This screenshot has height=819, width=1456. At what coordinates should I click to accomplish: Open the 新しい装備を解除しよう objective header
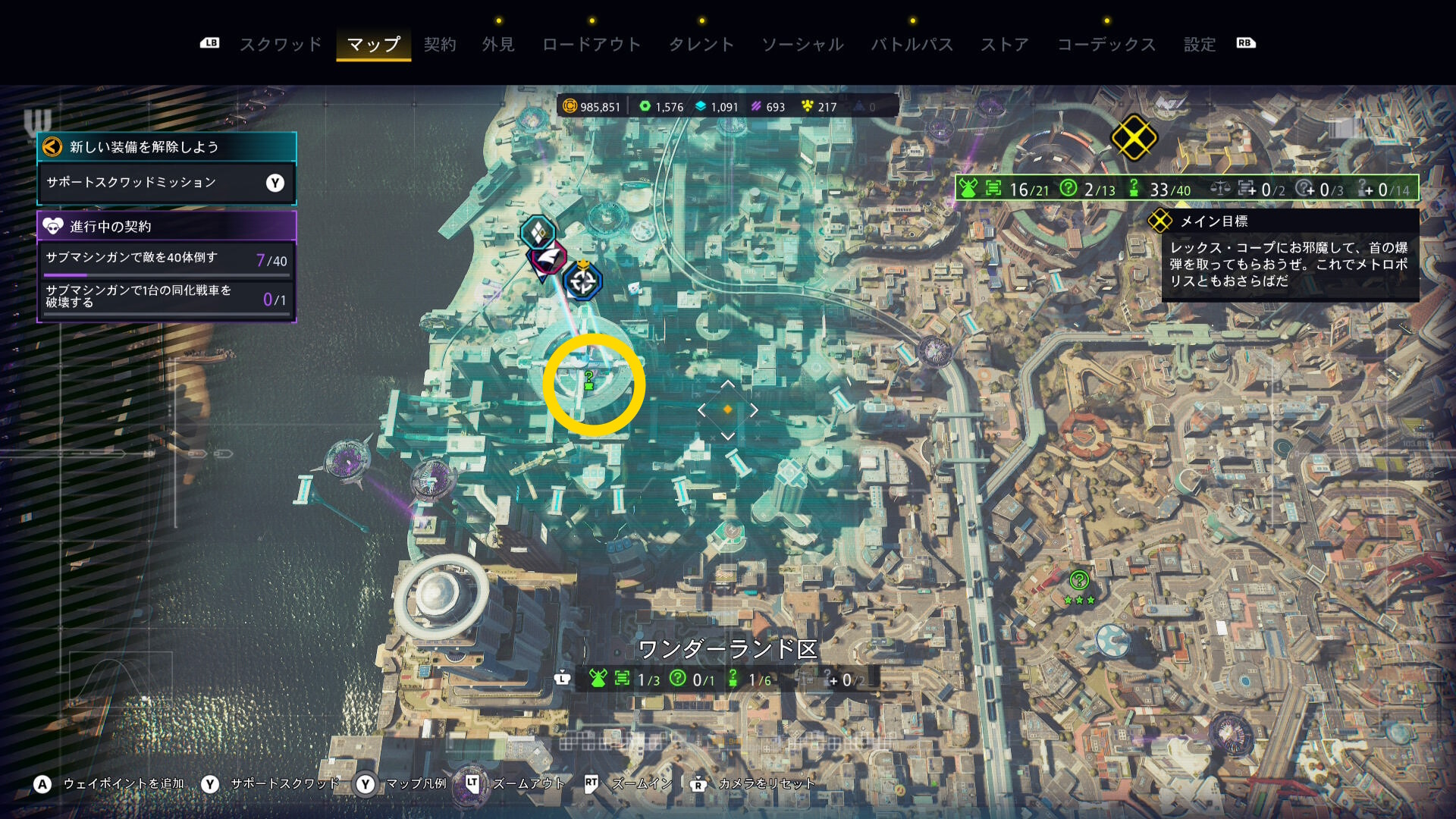[166, 147]
